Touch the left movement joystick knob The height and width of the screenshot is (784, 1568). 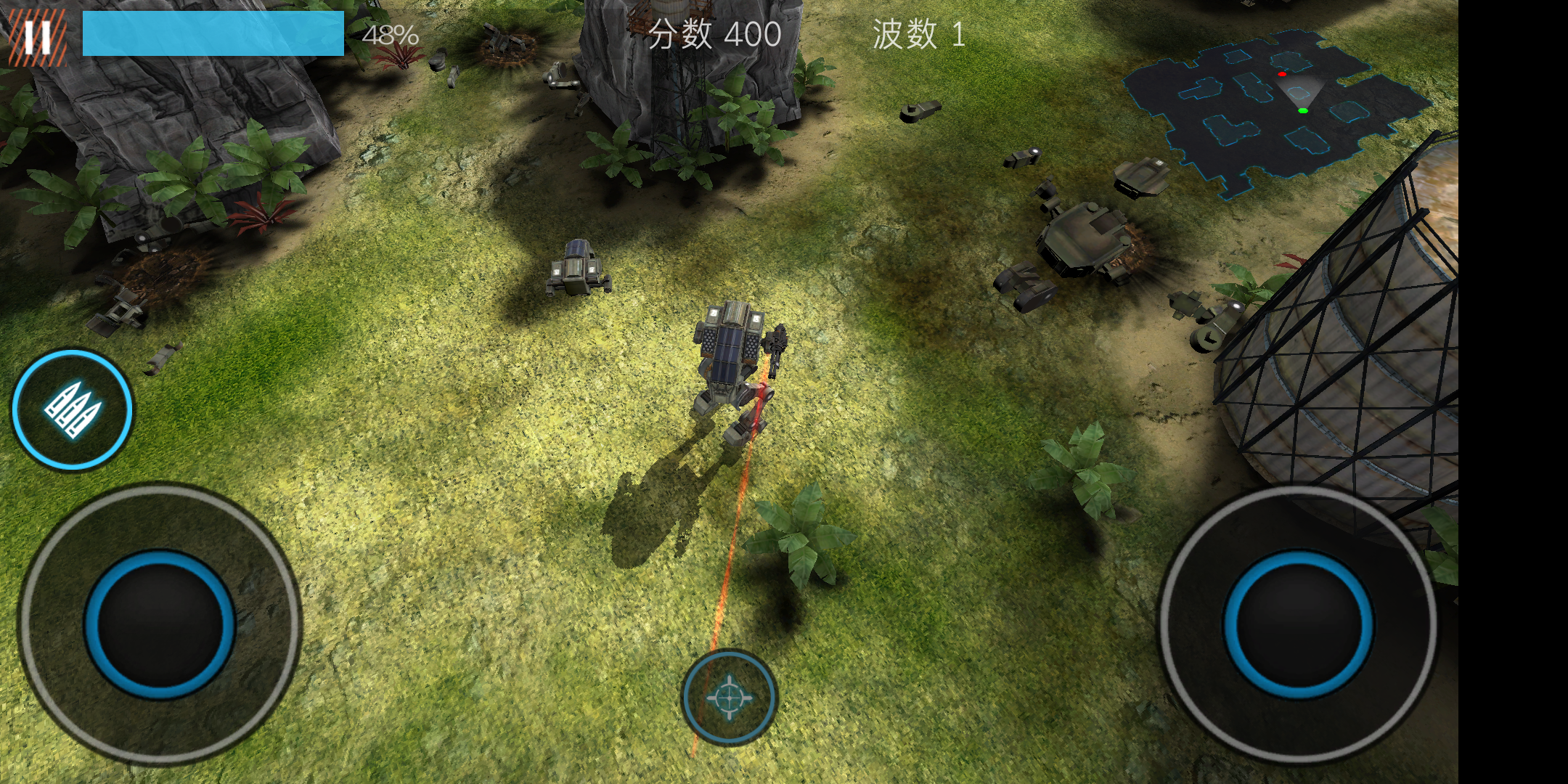(x=160, y=624)
